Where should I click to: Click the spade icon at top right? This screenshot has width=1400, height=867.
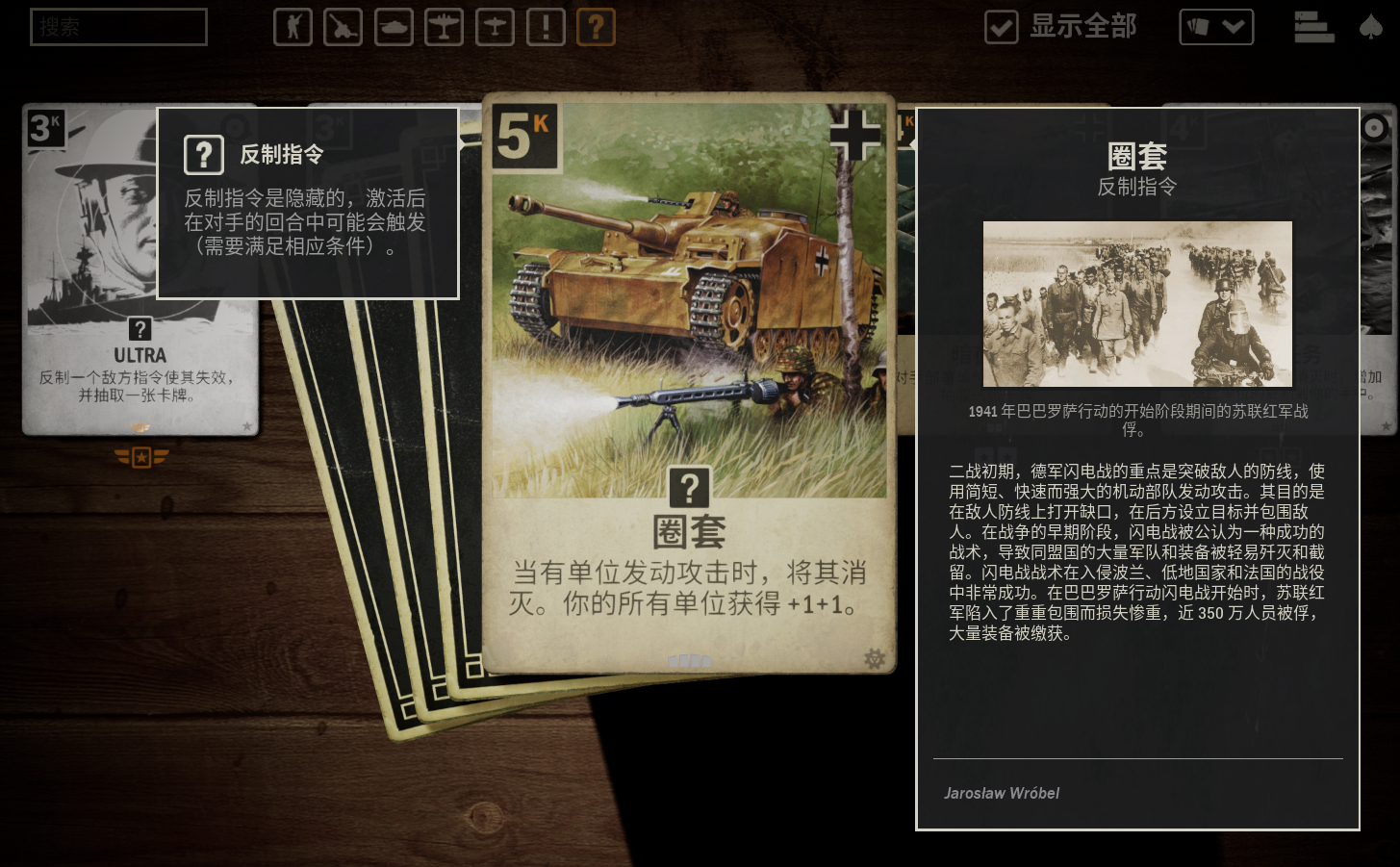1370,27
